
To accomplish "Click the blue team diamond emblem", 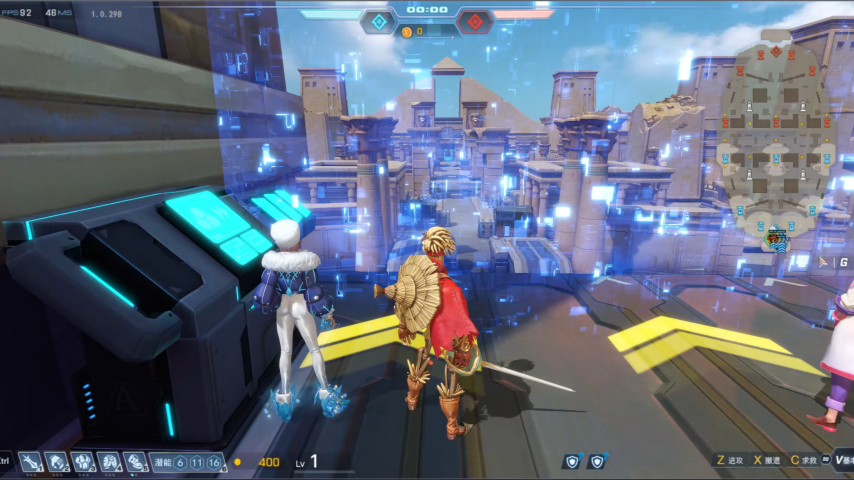I will pos(378,21).
